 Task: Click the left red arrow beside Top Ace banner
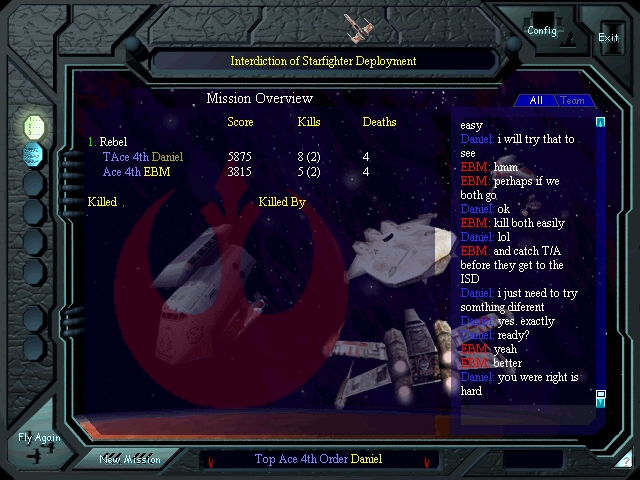210,462
